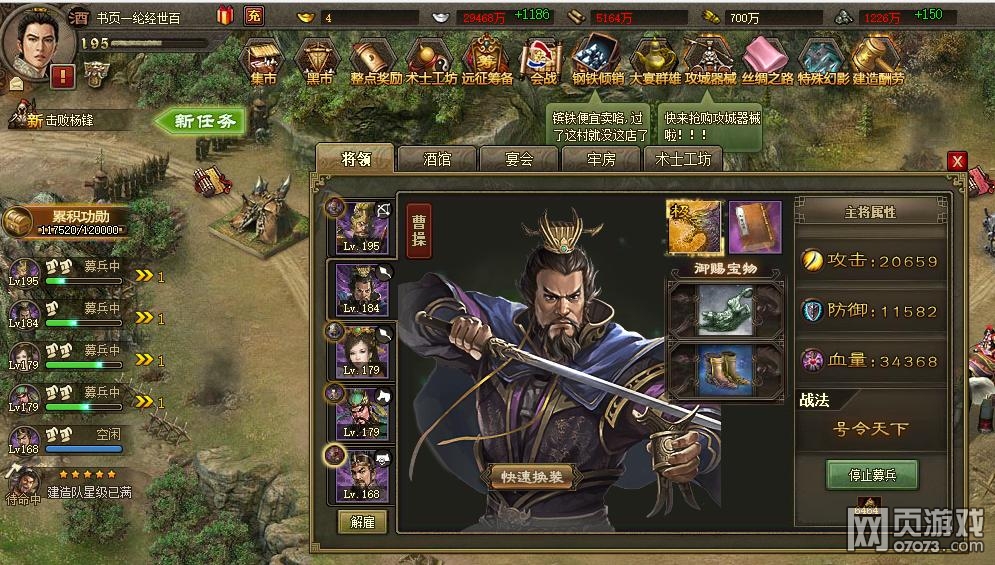
Task: Click the red gift box icon
Action: (x=224, y=15)
